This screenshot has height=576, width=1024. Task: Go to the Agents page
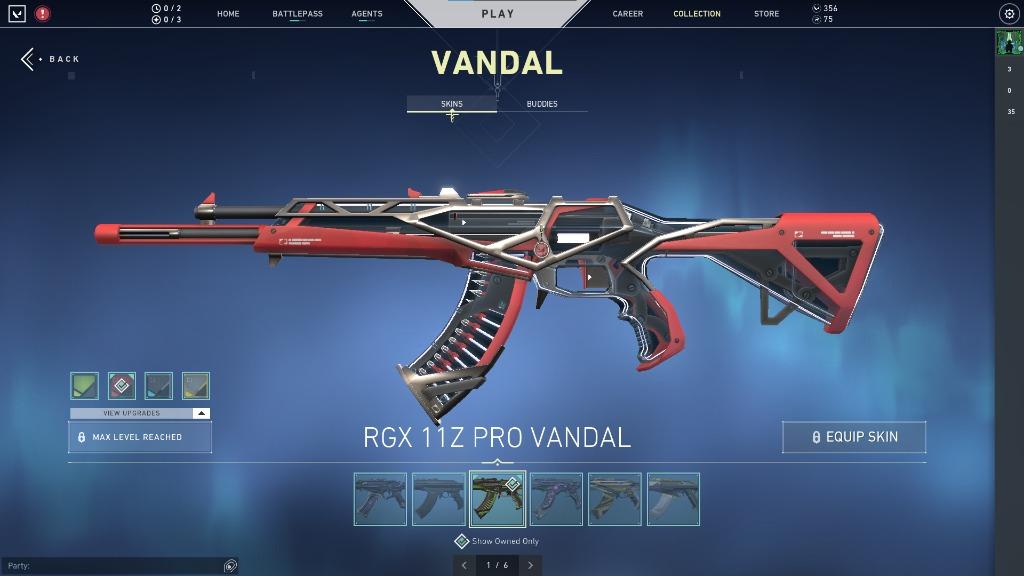(x=367, y=14)
